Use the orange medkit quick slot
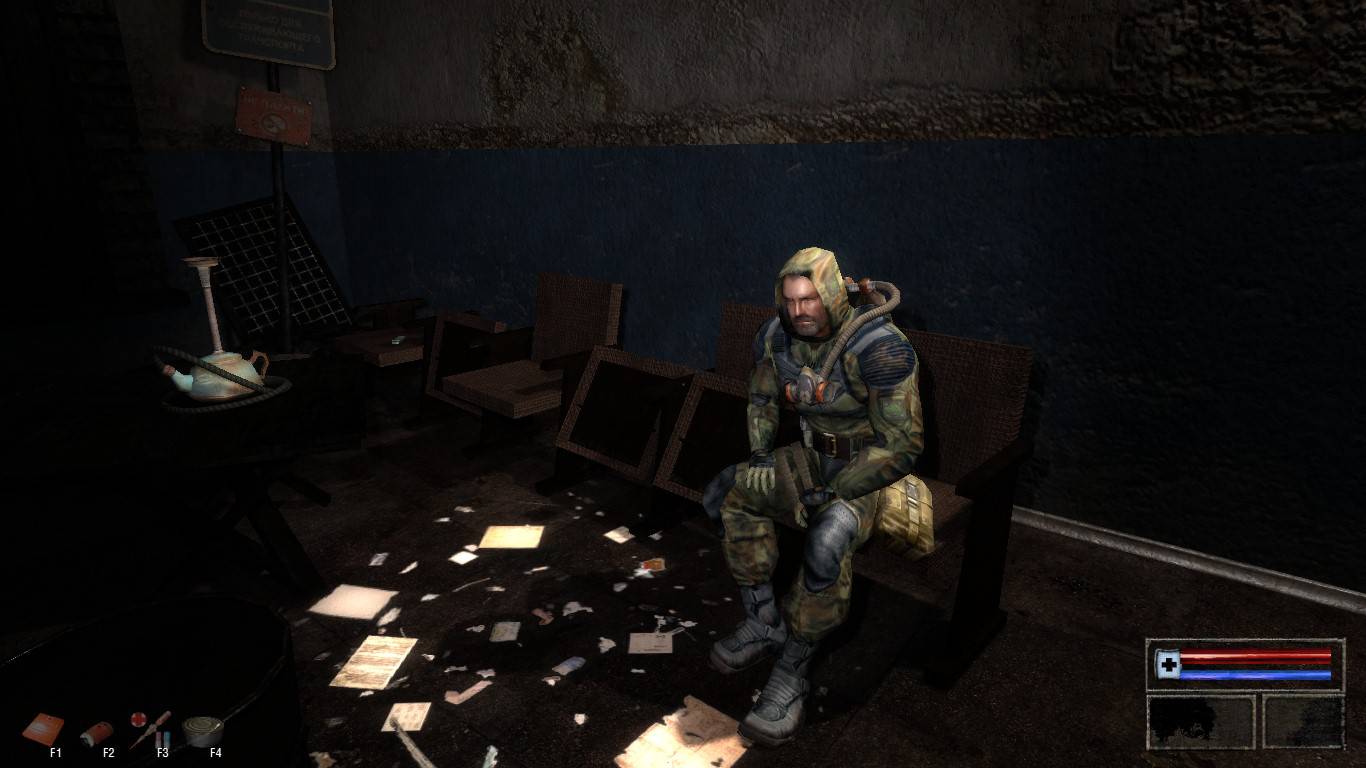The image size is (1366, 768). tap(43, 728)
